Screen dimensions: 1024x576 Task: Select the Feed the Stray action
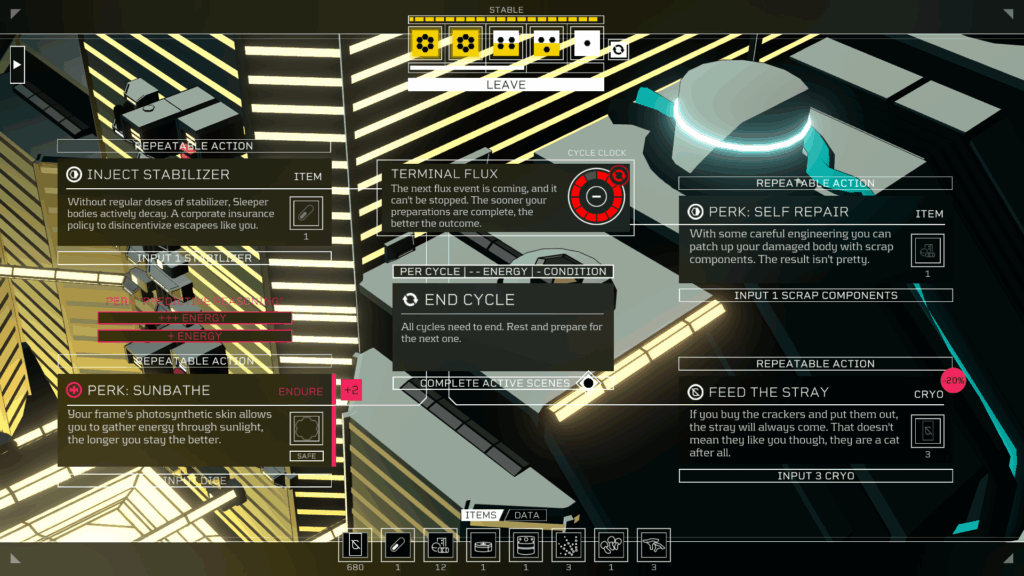click(x=815, y=422)
